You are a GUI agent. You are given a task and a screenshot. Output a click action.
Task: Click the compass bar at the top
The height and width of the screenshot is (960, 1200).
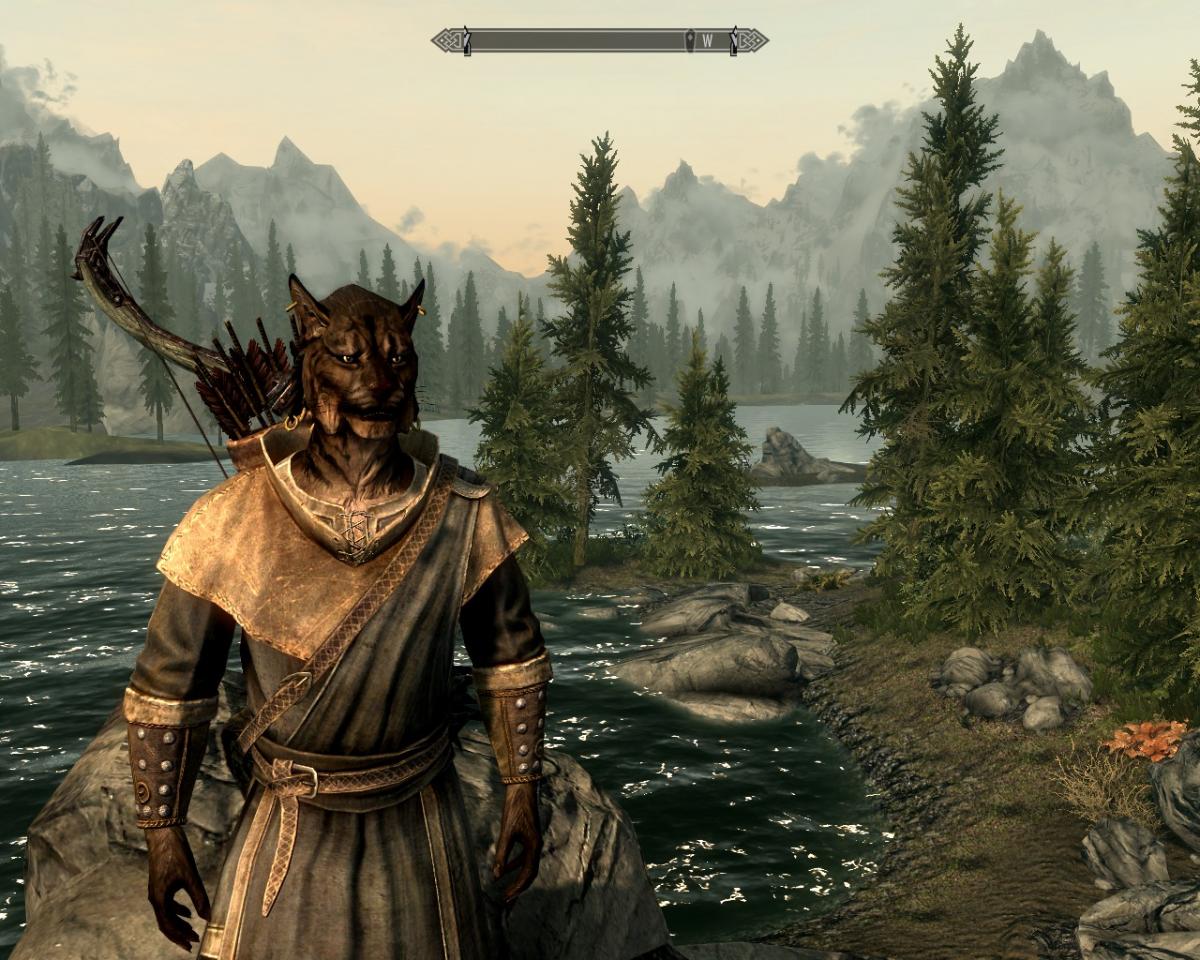point(580,41)
